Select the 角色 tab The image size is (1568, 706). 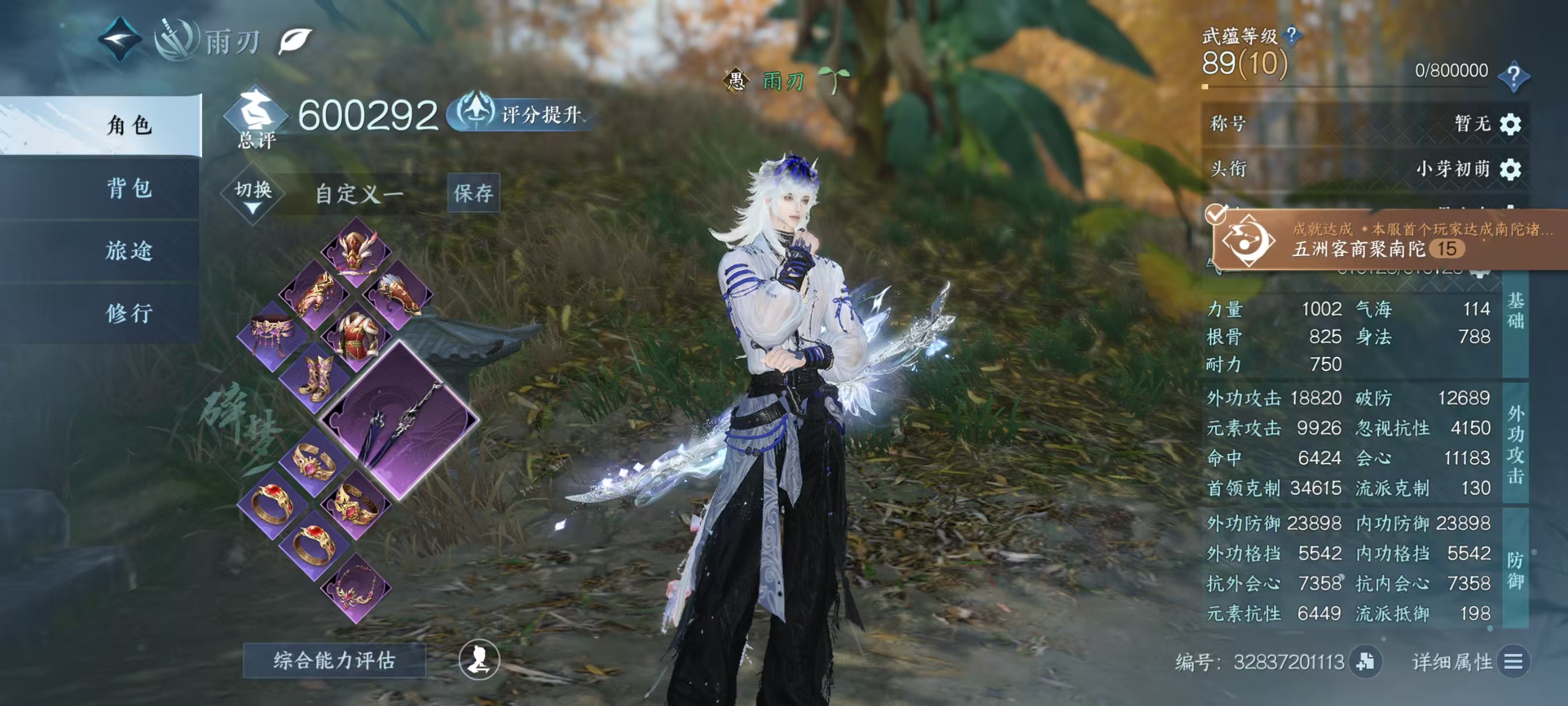click(x=129, y=126)
